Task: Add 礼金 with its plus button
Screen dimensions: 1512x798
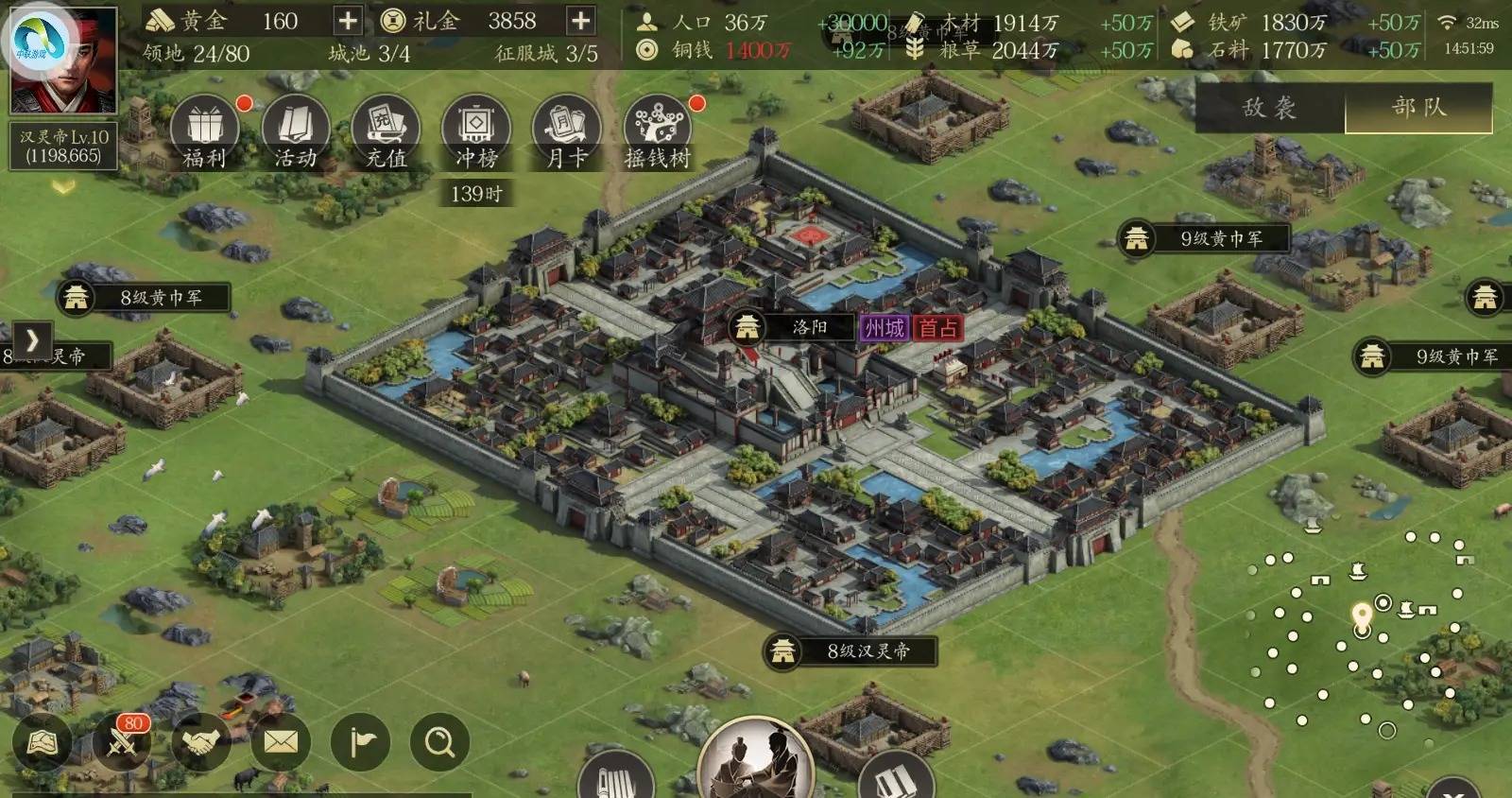Action: 580,21
